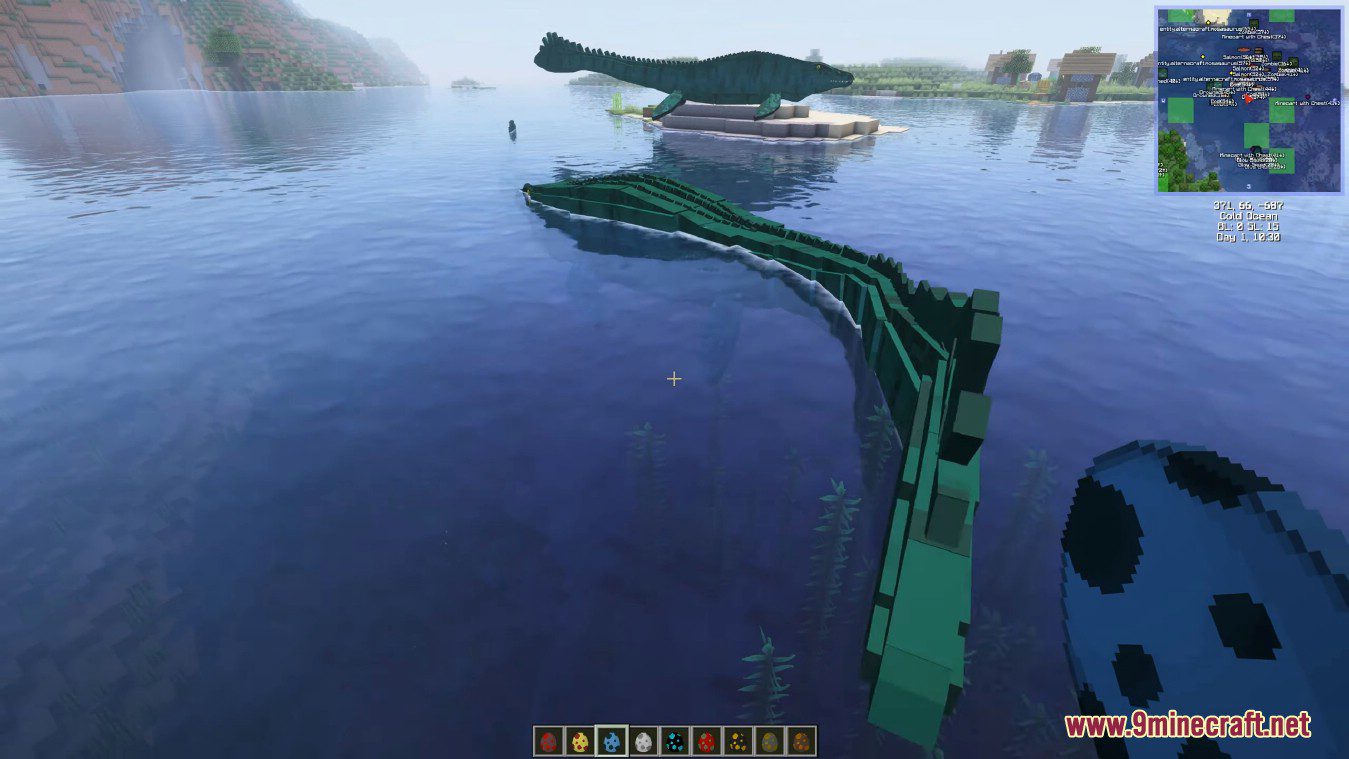This screenshot has width=1349, height=759.
Task: Click the N direction marker on the minimap
Action: (1248, 14)
